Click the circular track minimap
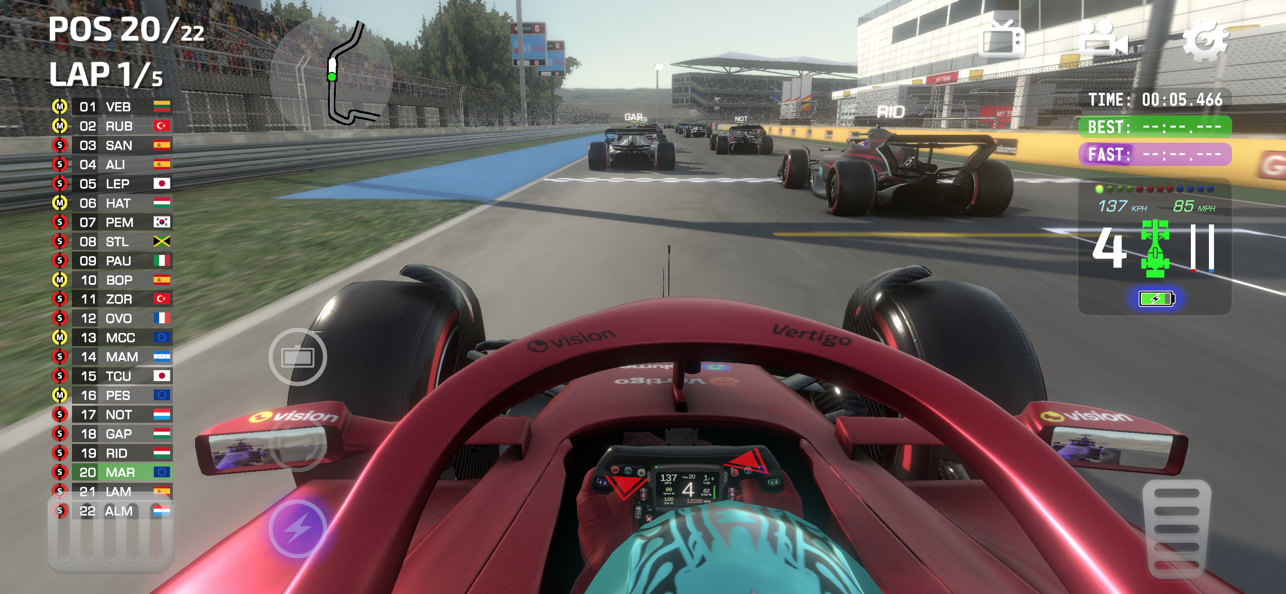The height and width of the screenshot is (594, 1286). (x=331, y=73)
